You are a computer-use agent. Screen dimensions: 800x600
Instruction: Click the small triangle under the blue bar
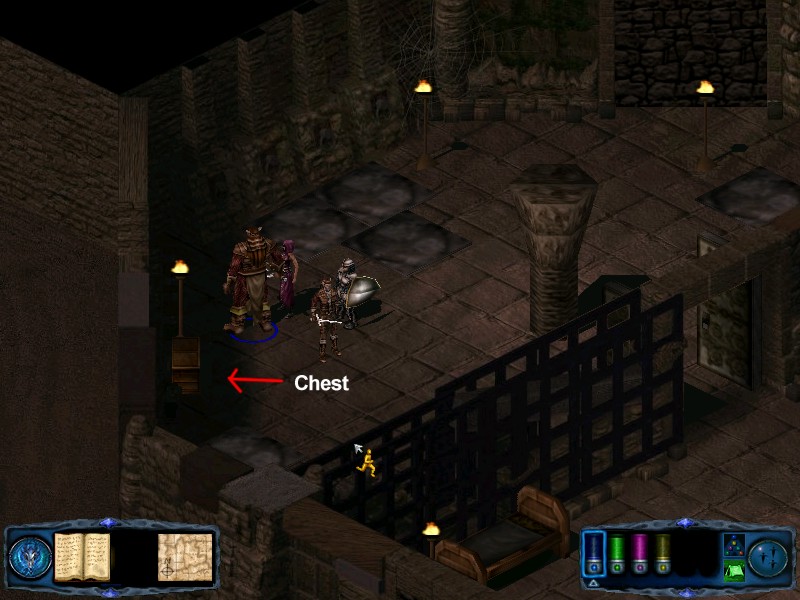pyautogui.click(x=593, y=582)
